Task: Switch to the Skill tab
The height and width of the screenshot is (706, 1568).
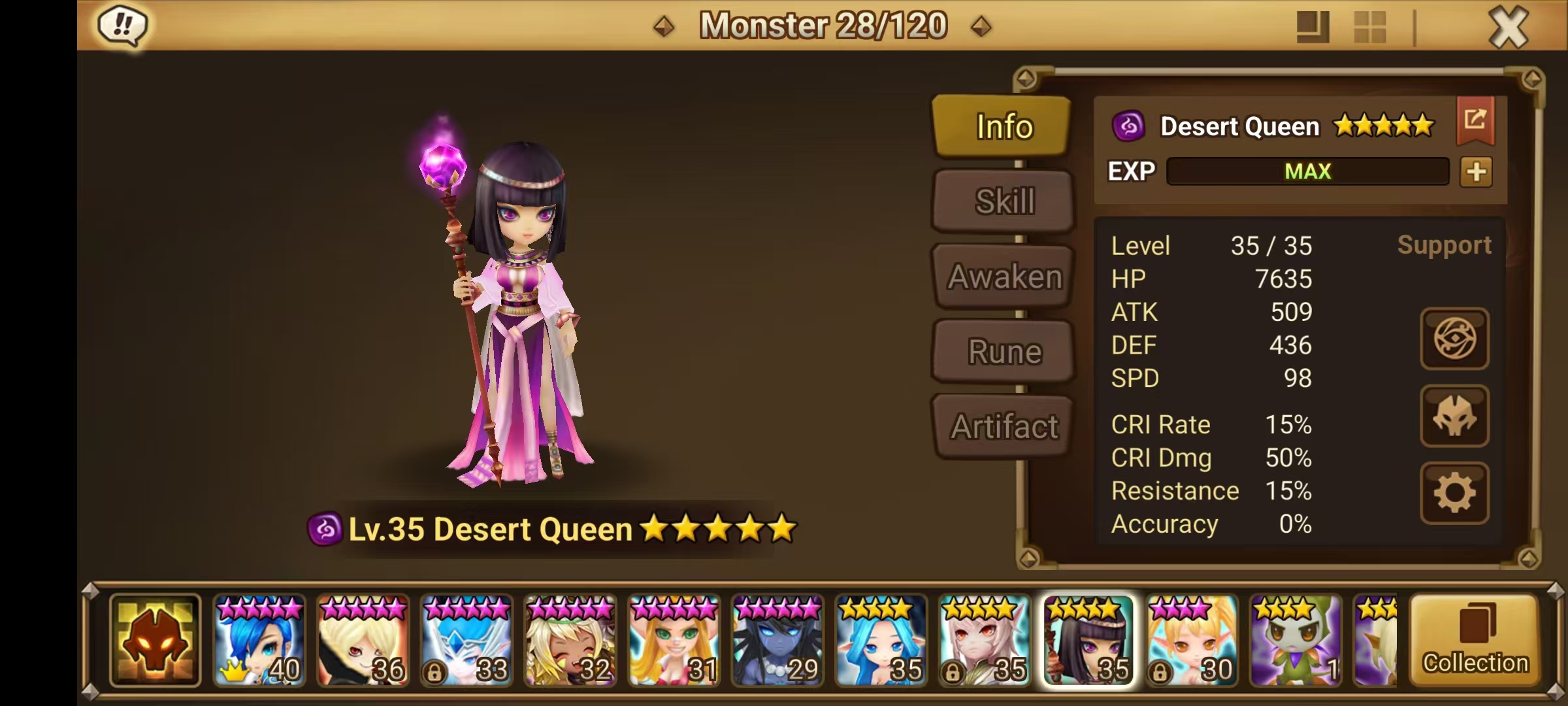Action: [1002, 201]
